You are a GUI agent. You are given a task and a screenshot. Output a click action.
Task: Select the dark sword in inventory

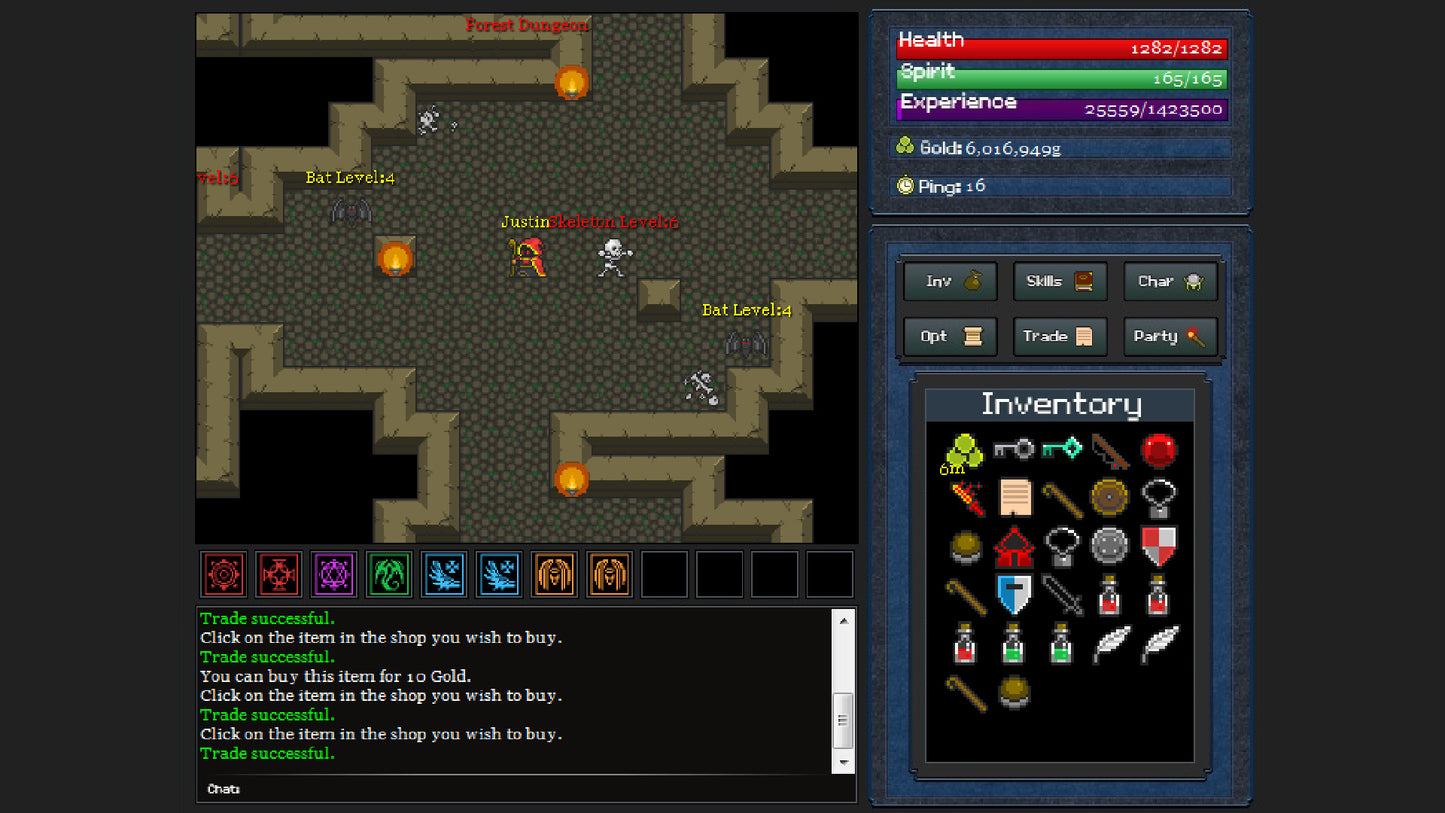click(1061, 595)
